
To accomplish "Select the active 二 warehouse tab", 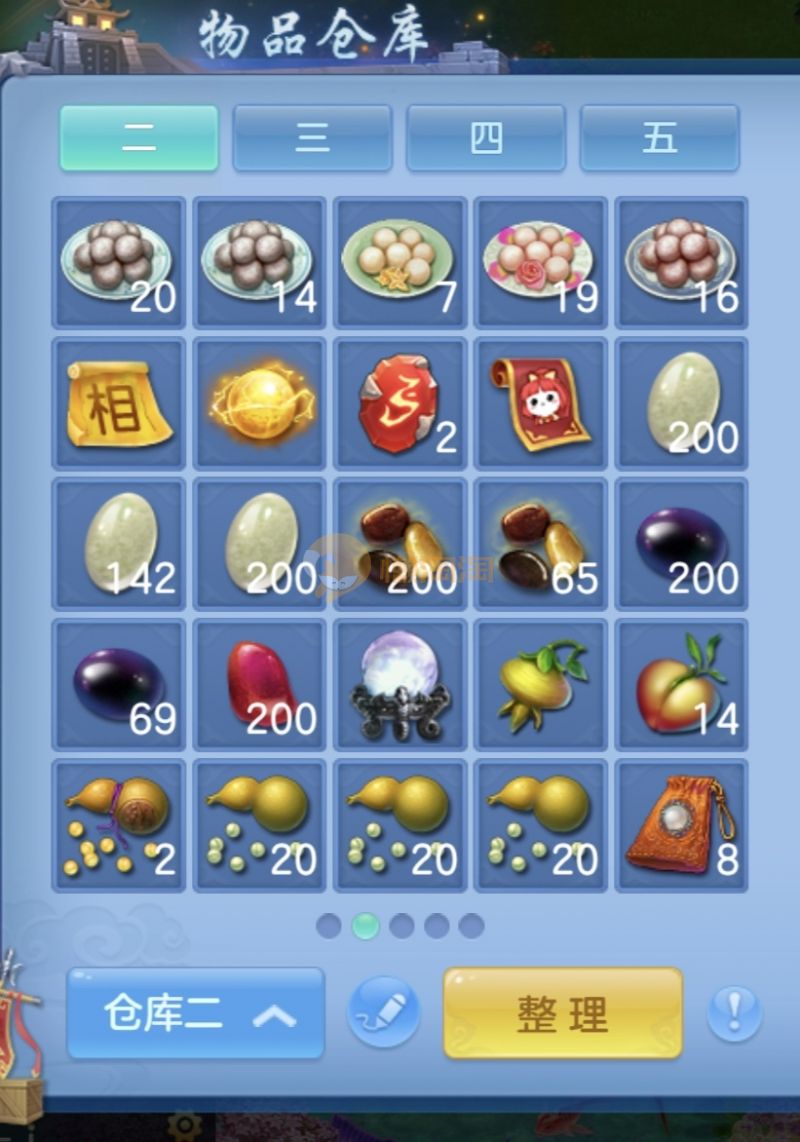I will pos(139,138).
